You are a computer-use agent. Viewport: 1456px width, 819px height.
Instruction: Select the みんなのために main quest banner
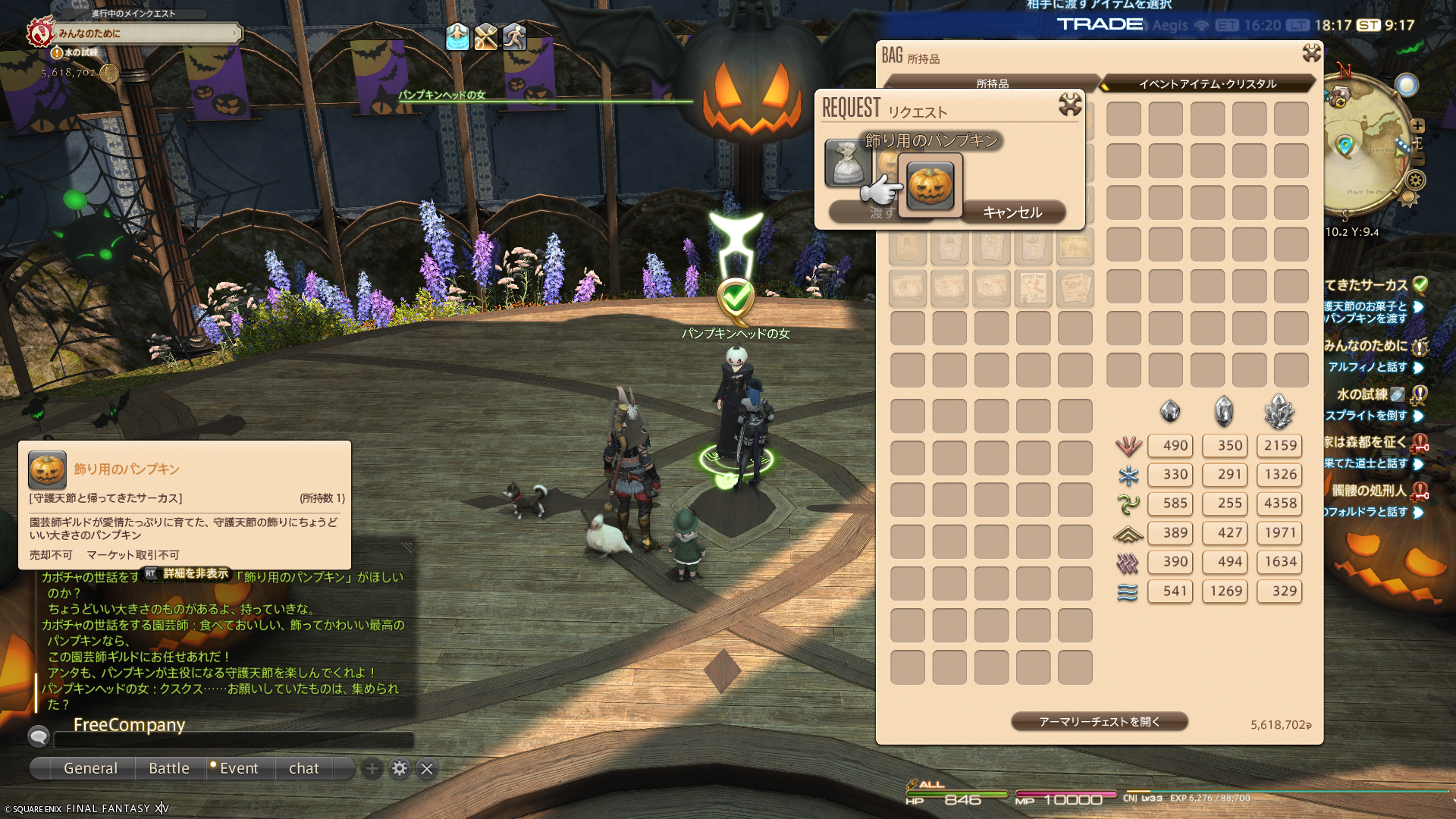pos(144,33)
